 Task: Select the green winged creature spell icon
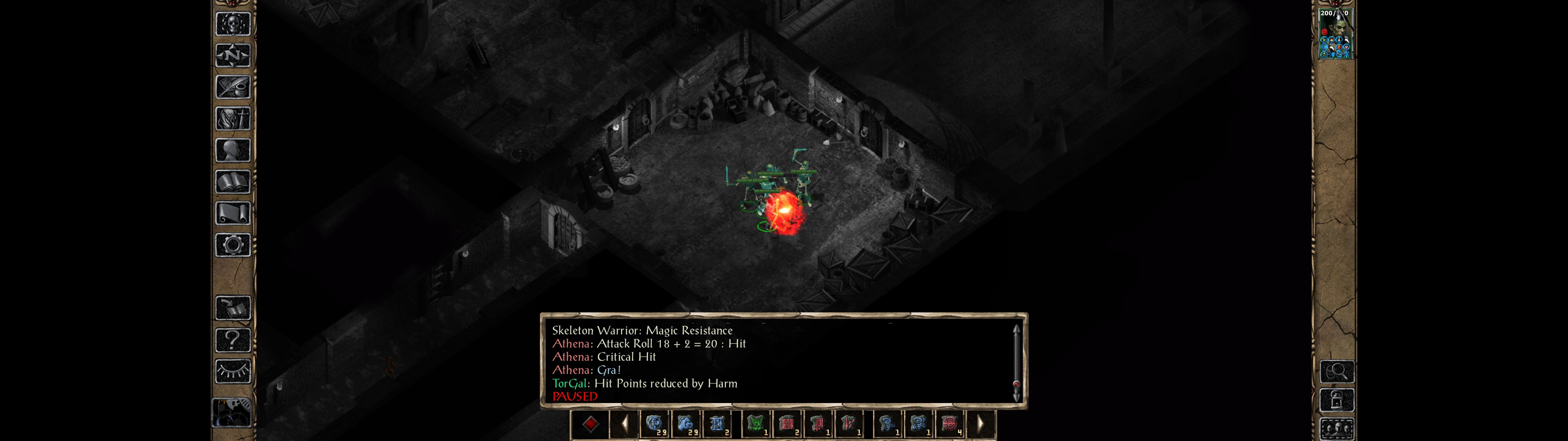[756, 423]
